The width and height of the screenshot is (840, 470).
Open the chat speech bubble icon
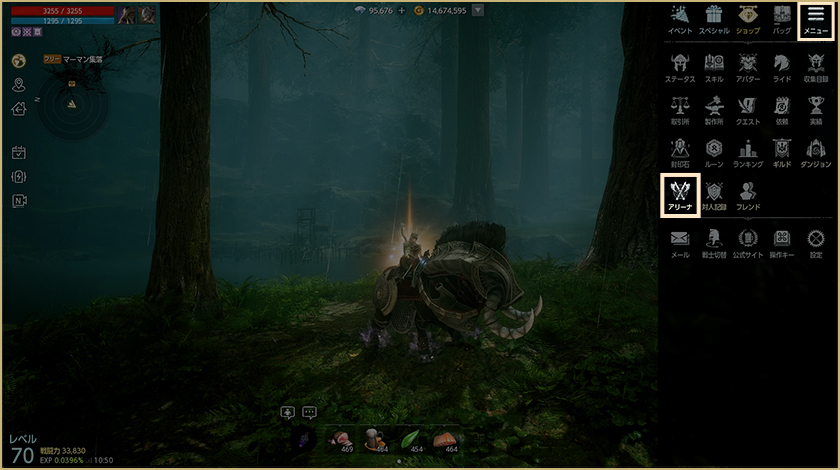click(x=309, y=412)
